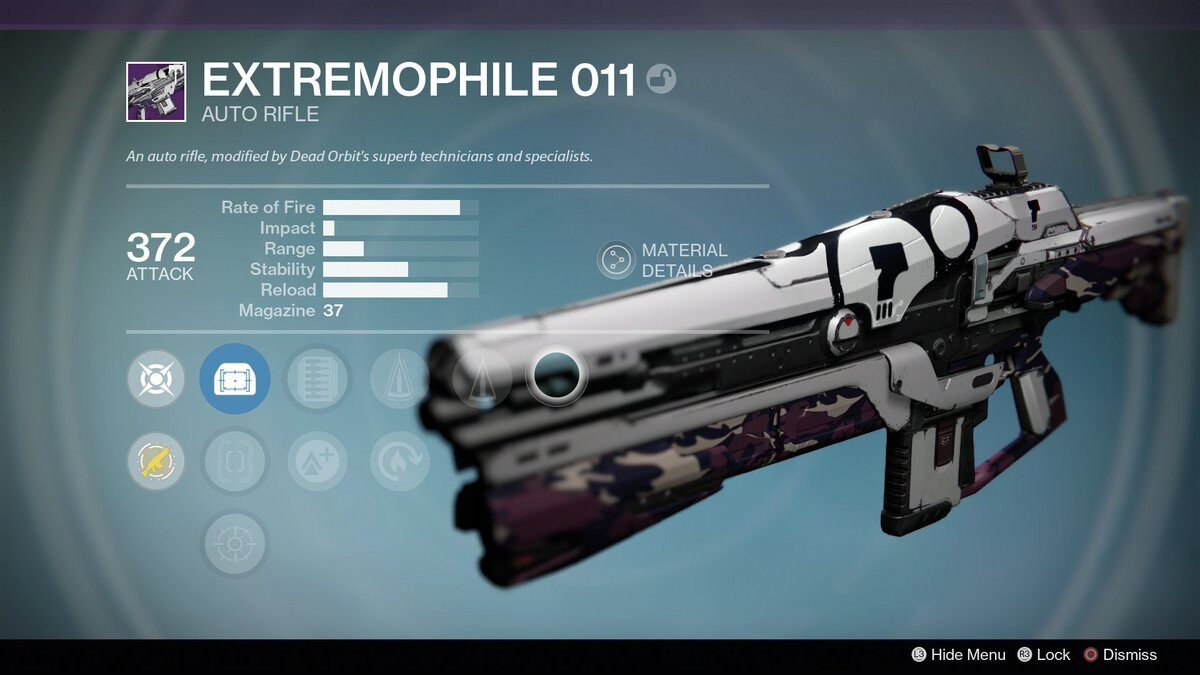Select the highlighted blue sight perk

click(x=235, y=380)
